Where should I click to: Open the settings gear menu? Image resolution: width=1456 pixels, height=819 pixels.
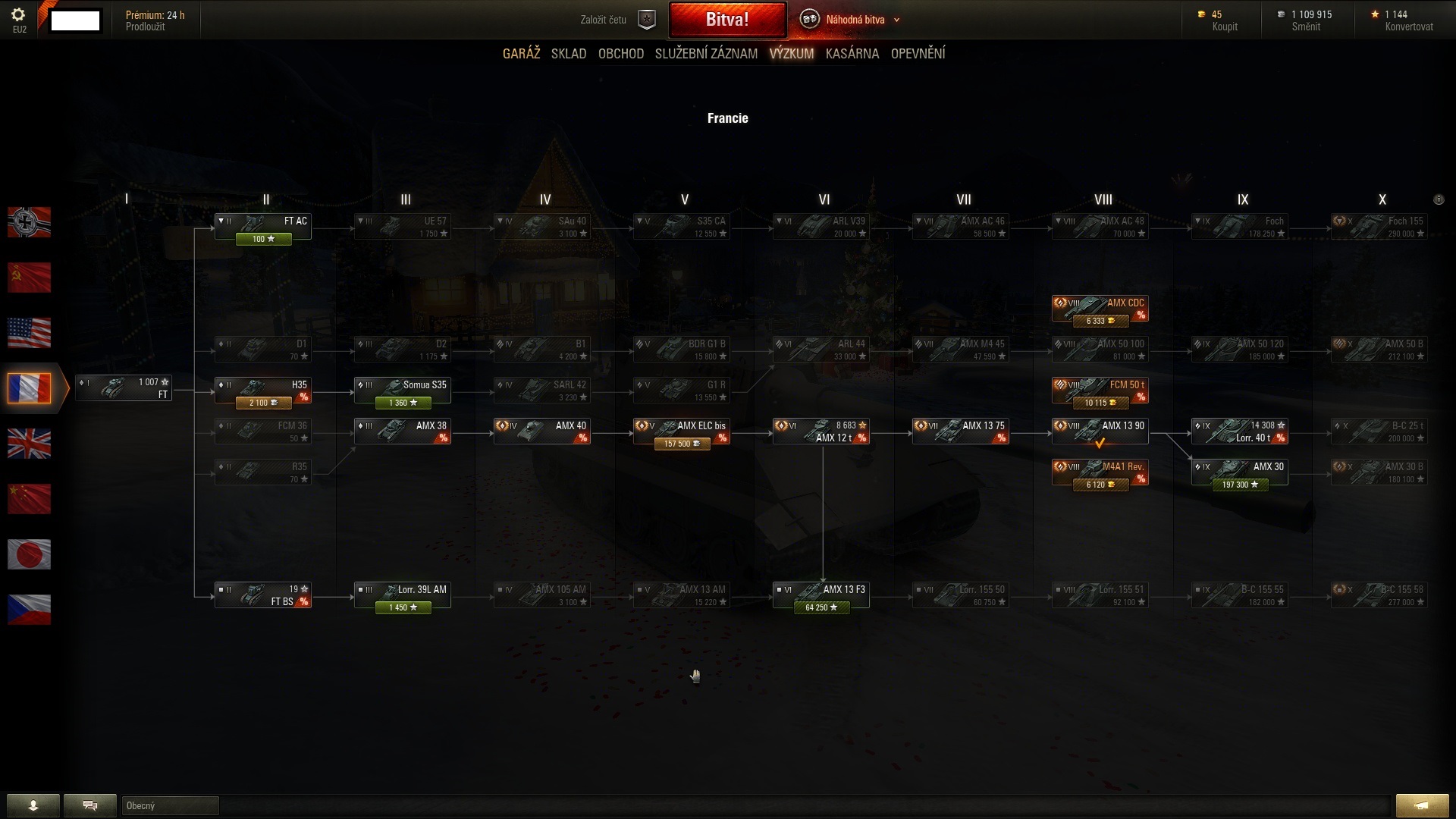pyautogui.click(x=19, y=15)
